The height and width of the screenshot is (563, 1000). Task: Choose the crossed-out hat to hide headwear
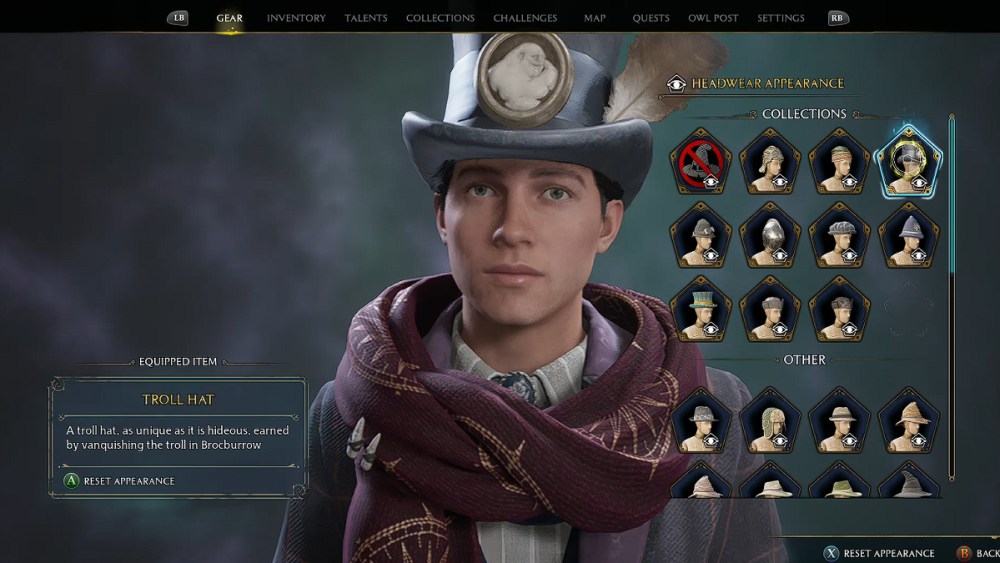[x=702, y=162]
